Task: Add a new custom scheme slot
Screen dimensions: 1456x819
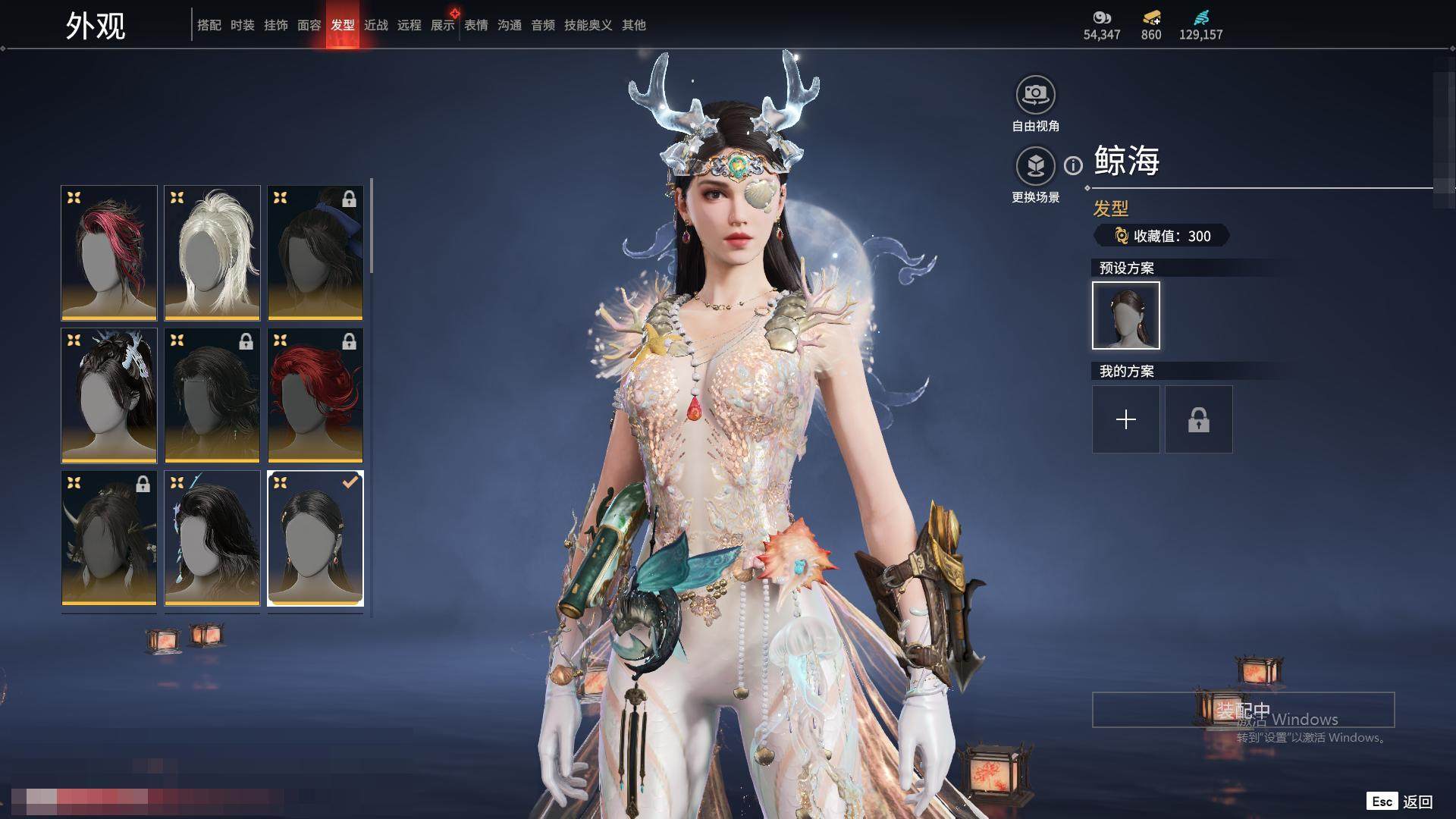Action: [x=1125, y=419]
